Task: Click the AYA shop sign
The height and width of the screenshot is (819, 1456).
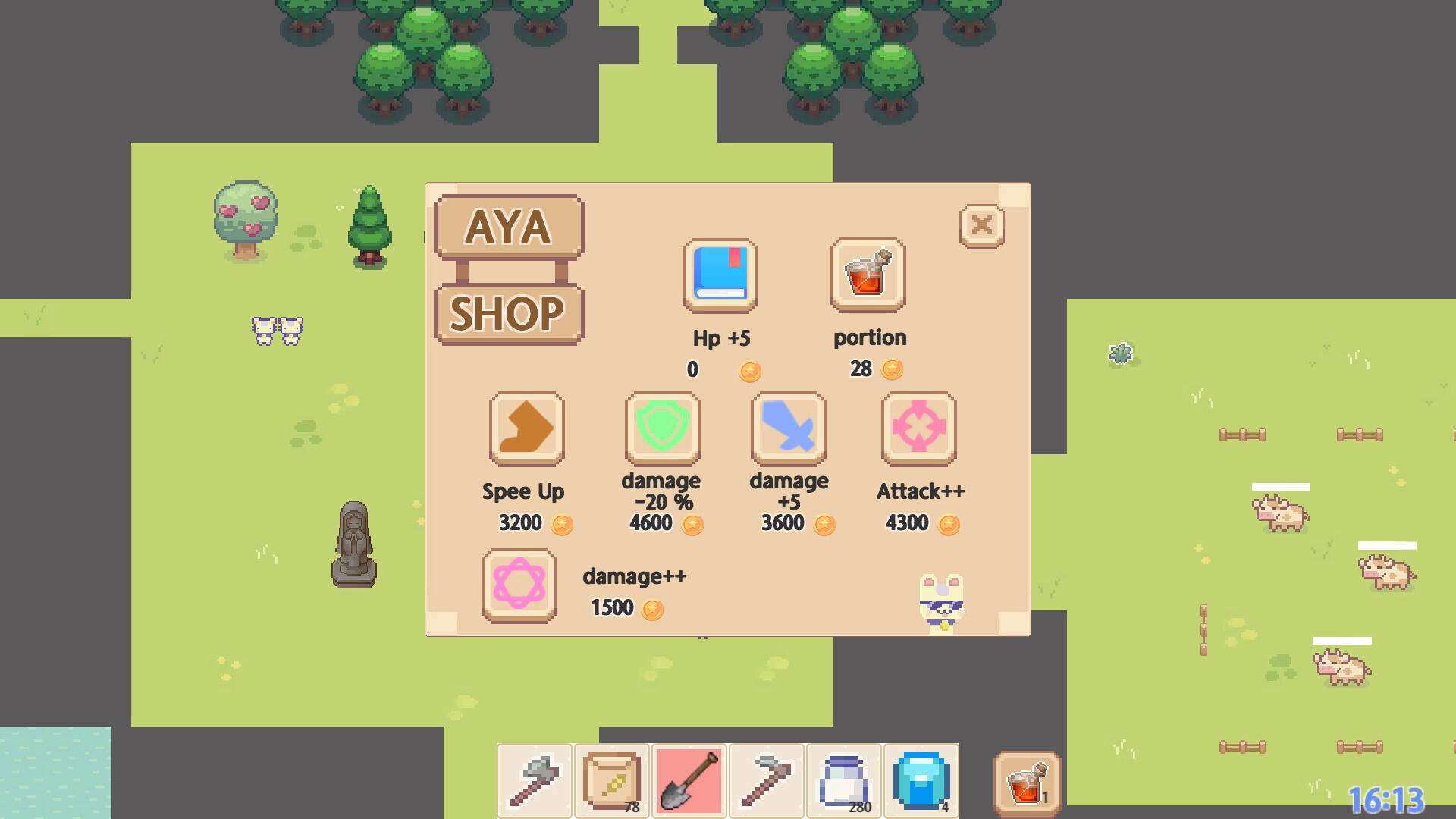Action: (x=509, y=227)
